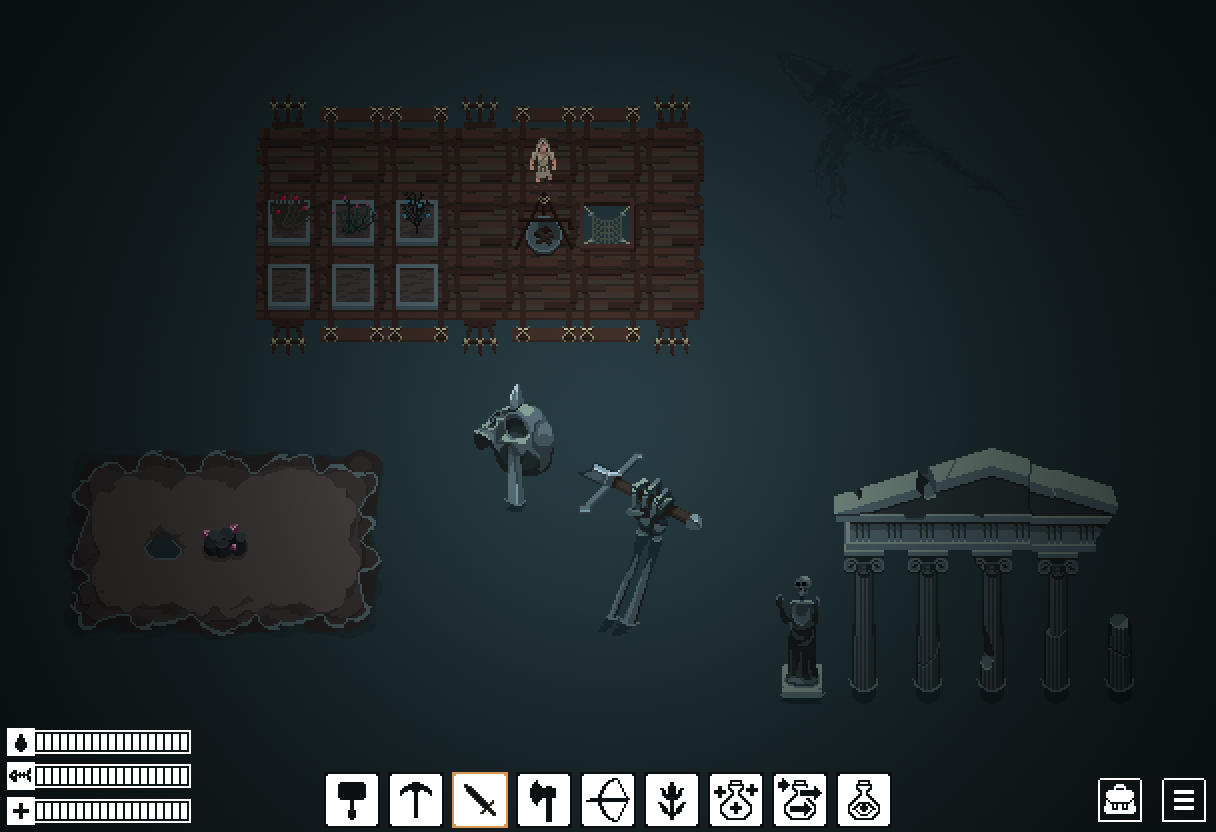Choose the highlighted sword slot

480,800
